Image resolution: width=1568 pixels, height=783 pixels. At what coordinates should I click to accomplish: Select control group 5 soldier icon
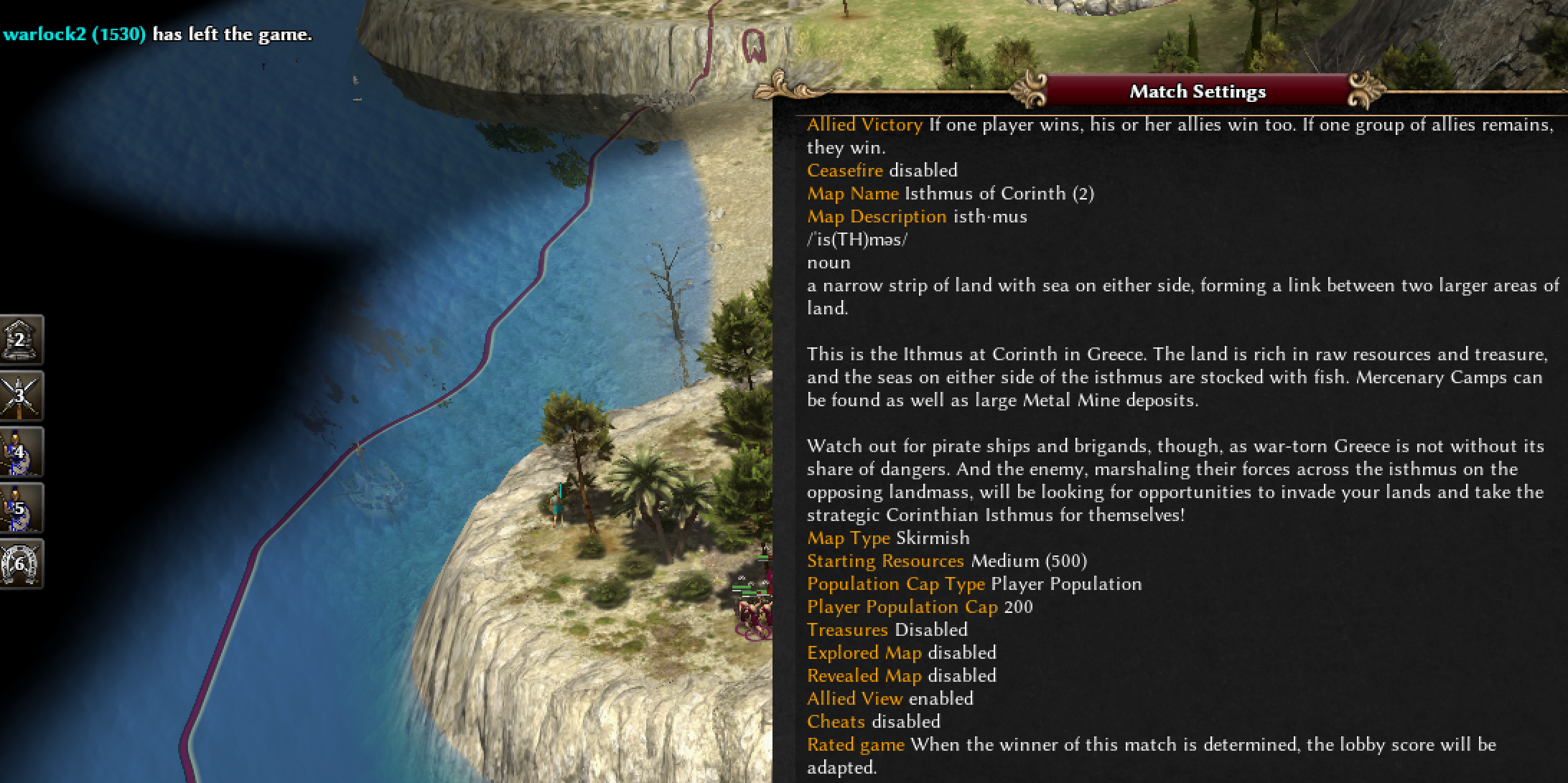pos(20,508)
